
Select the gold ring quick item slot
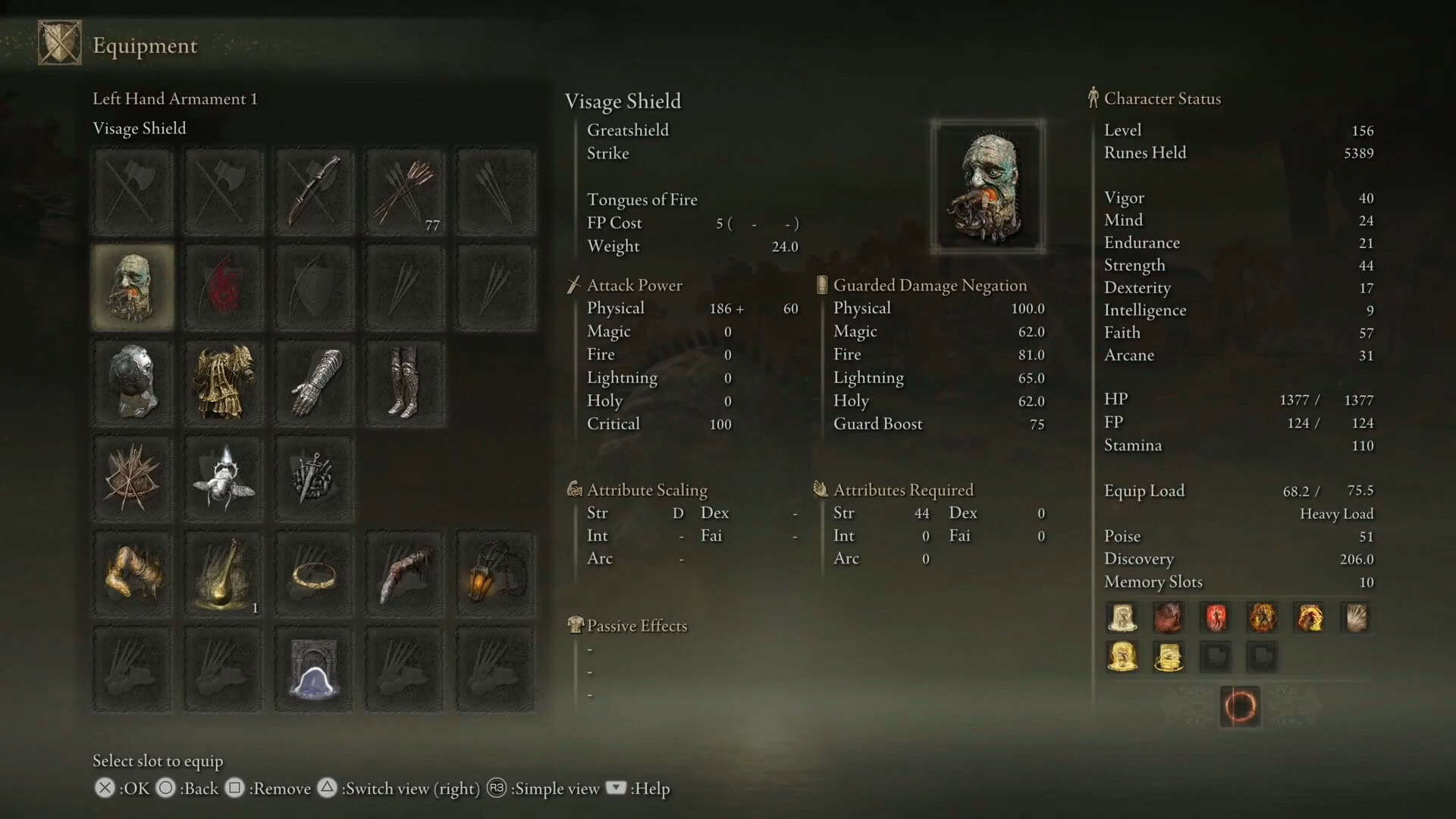(x=314, y=574)
